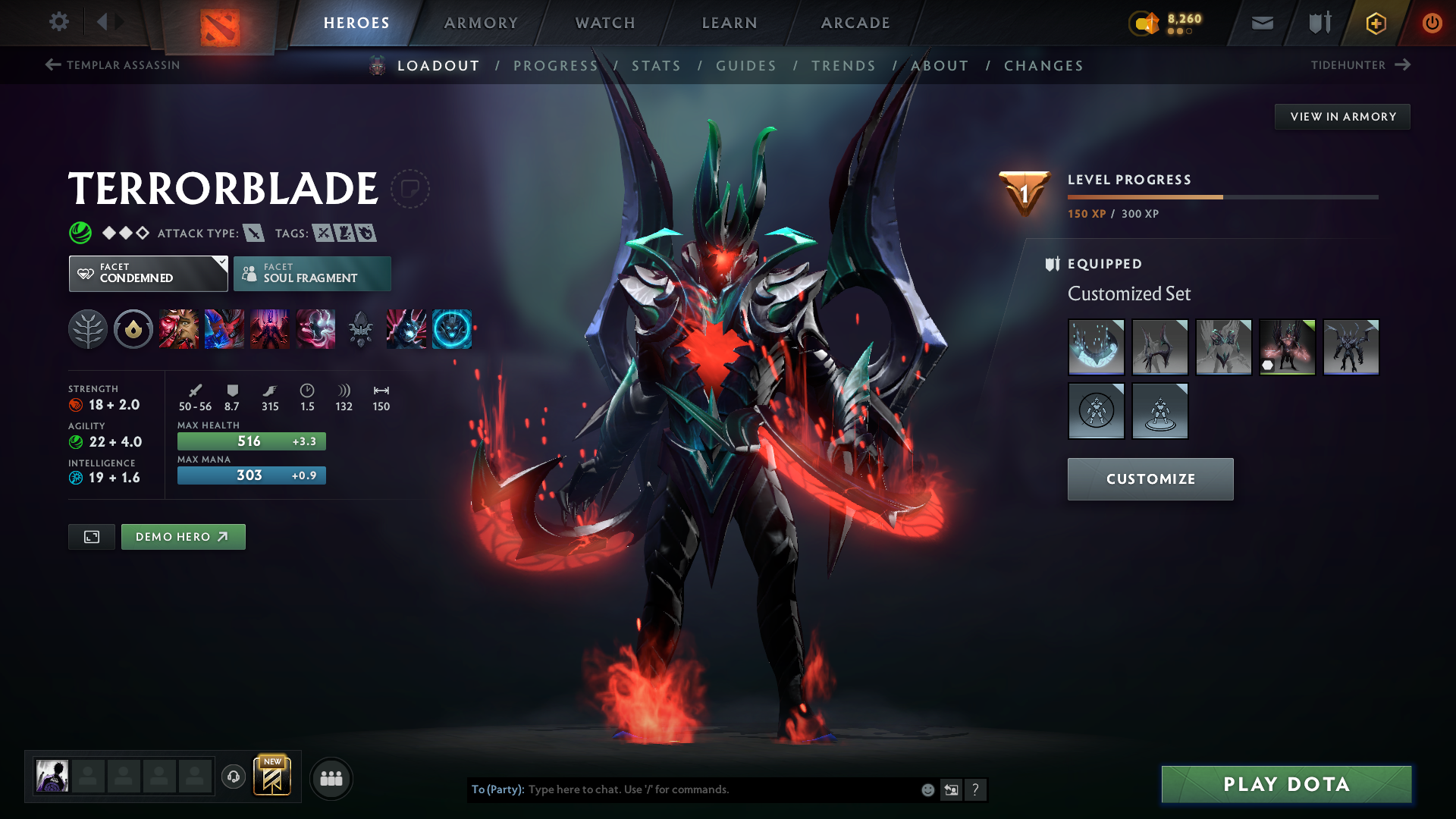This screenshot has width=1456, height=819.
Task: Open Dota Plus subscription icon
Action: coord(1375,23)
